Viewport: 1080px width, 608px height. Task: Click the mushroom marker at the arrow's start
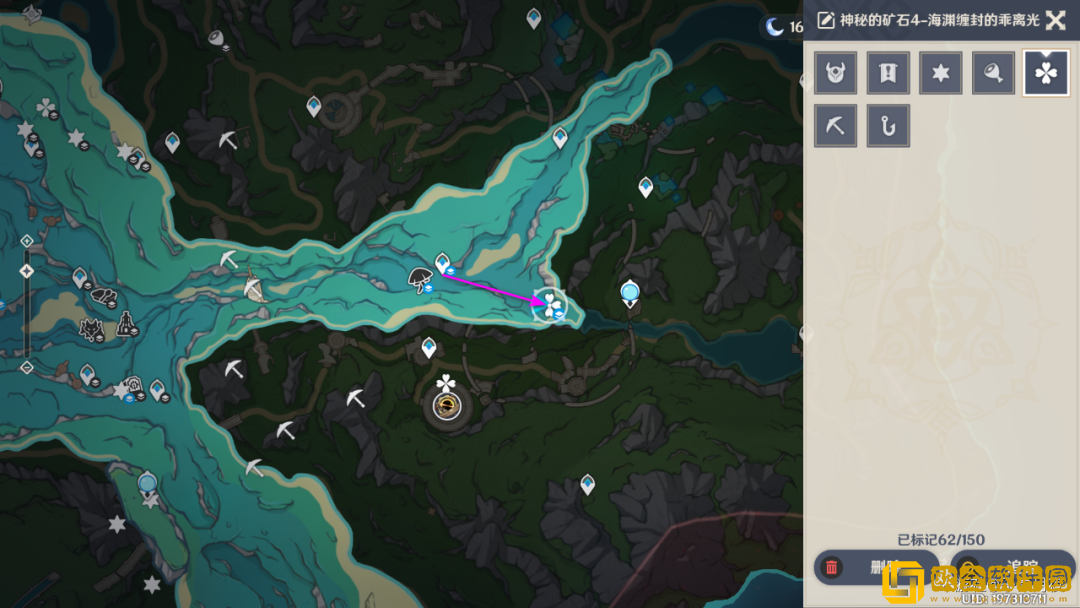(421, 279)
